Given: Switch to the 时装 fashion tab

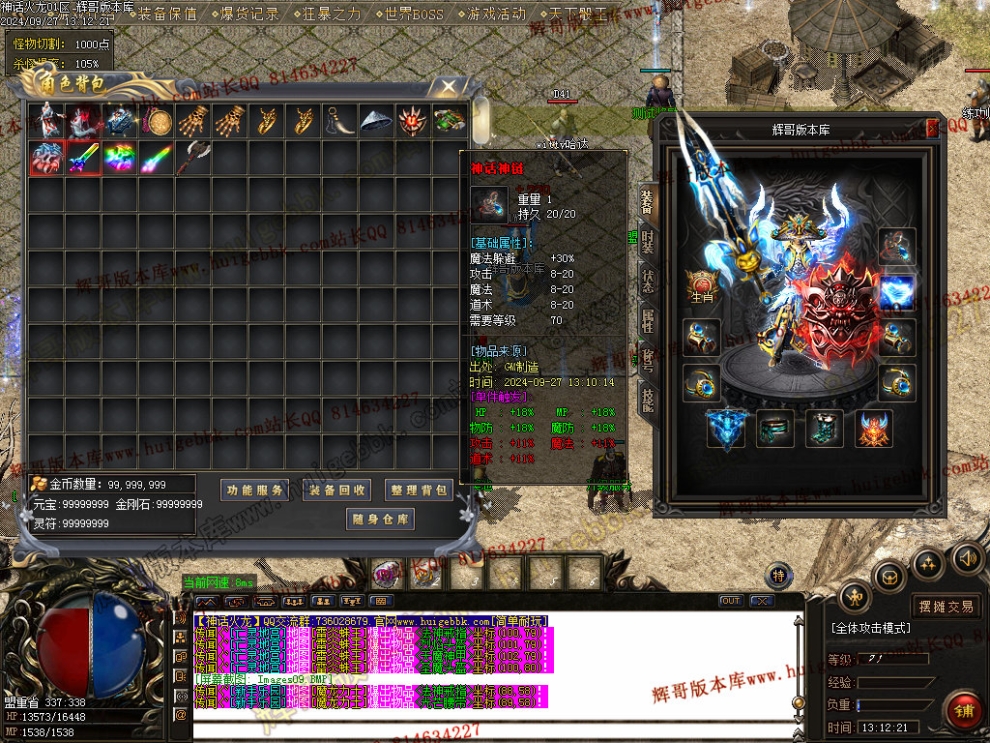Looking at the screenshot, I should 648,243.
